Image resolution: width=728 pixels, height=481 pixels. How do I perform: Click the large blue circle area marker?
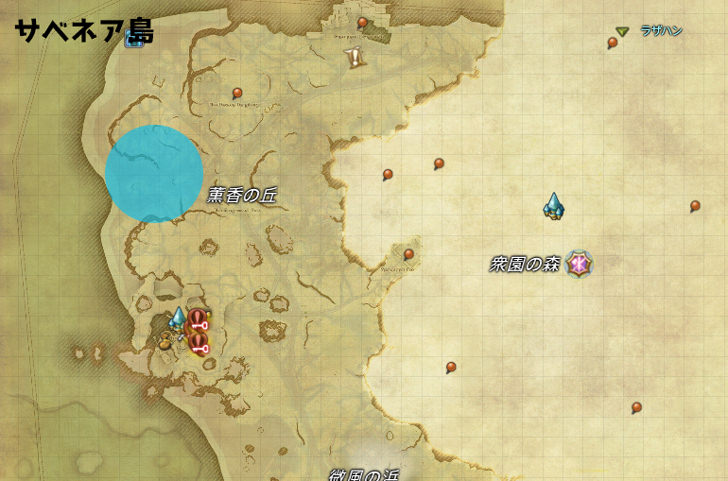tap(155, 174)
